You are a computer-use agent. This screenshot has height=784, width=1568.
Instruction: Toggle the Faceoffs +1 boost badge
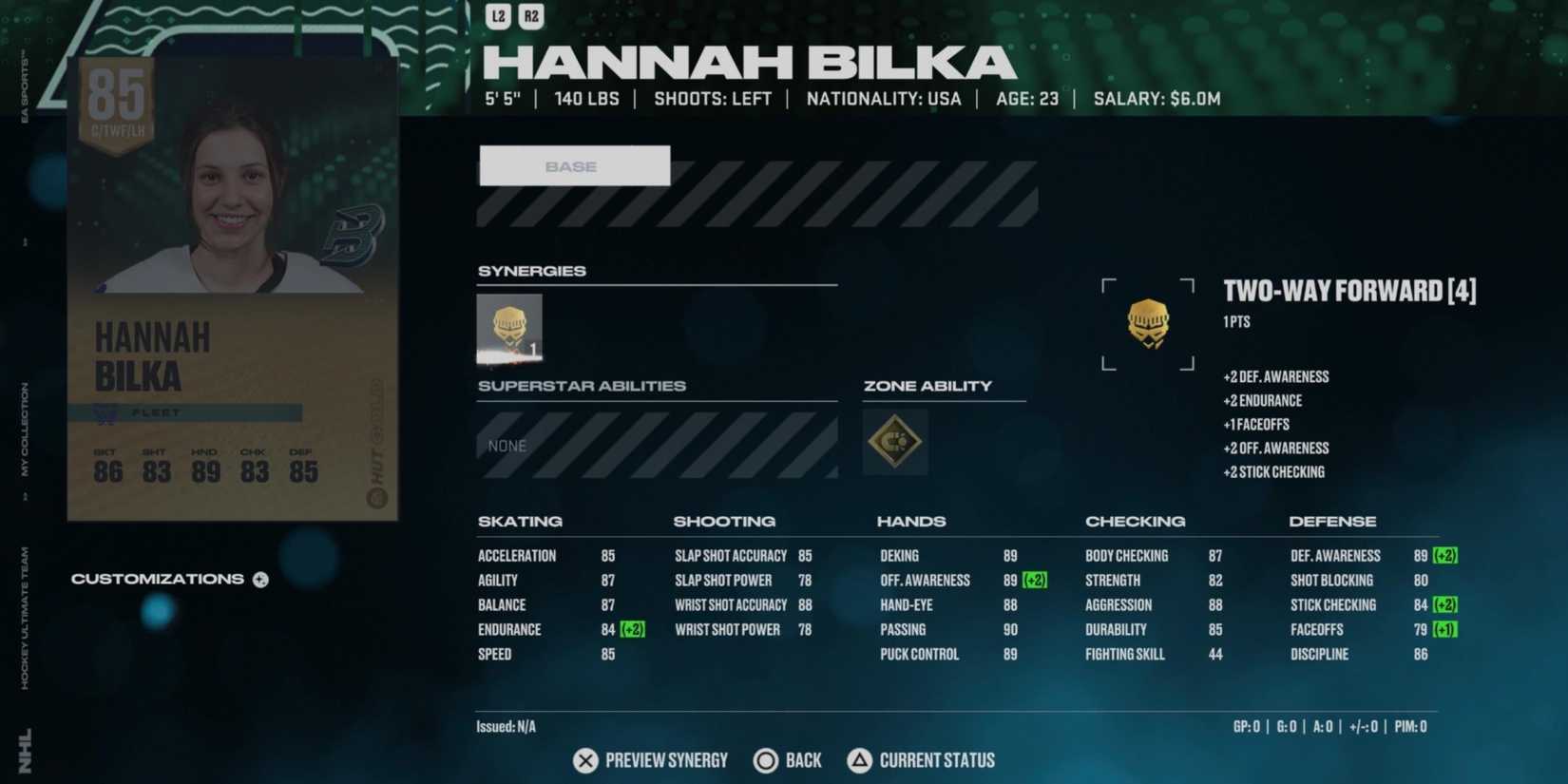pos(1444,629)
